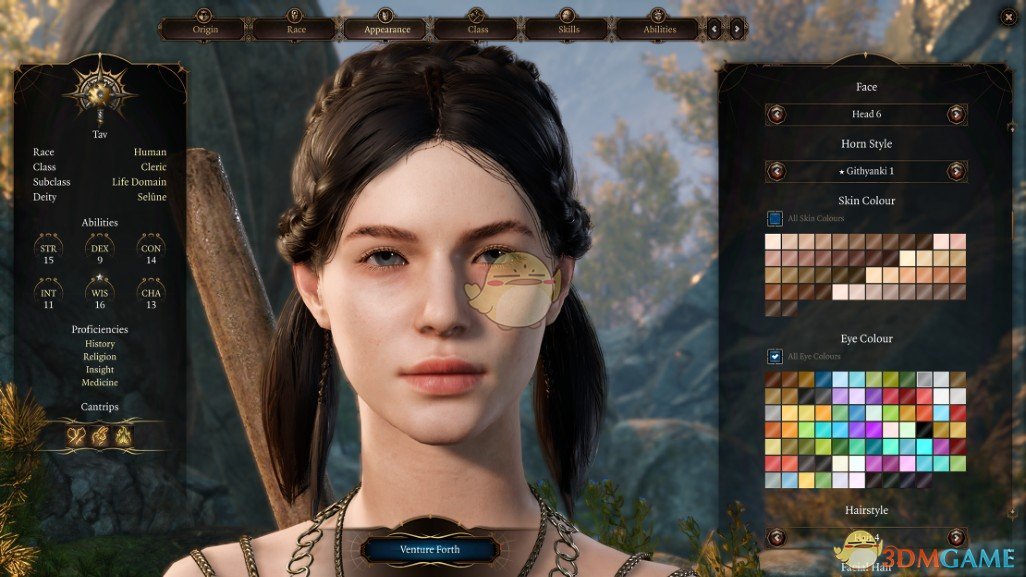Select the hand gesture cantrip icon

(x=100, y=435)
